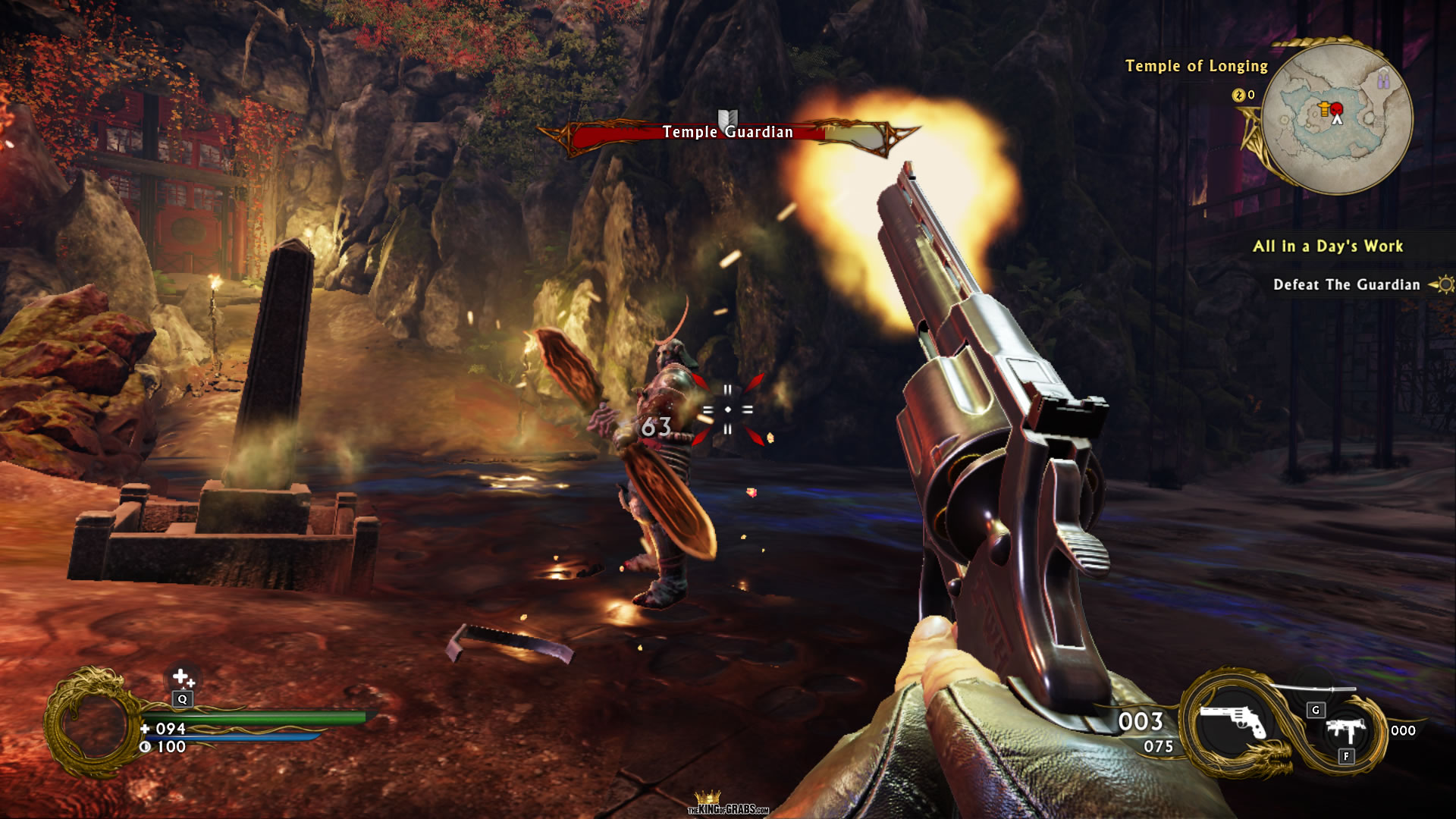Activate the healing plus ability icon
This screenshot has height=819, width=1456.
pyautogui.click(x=182, y=676)
